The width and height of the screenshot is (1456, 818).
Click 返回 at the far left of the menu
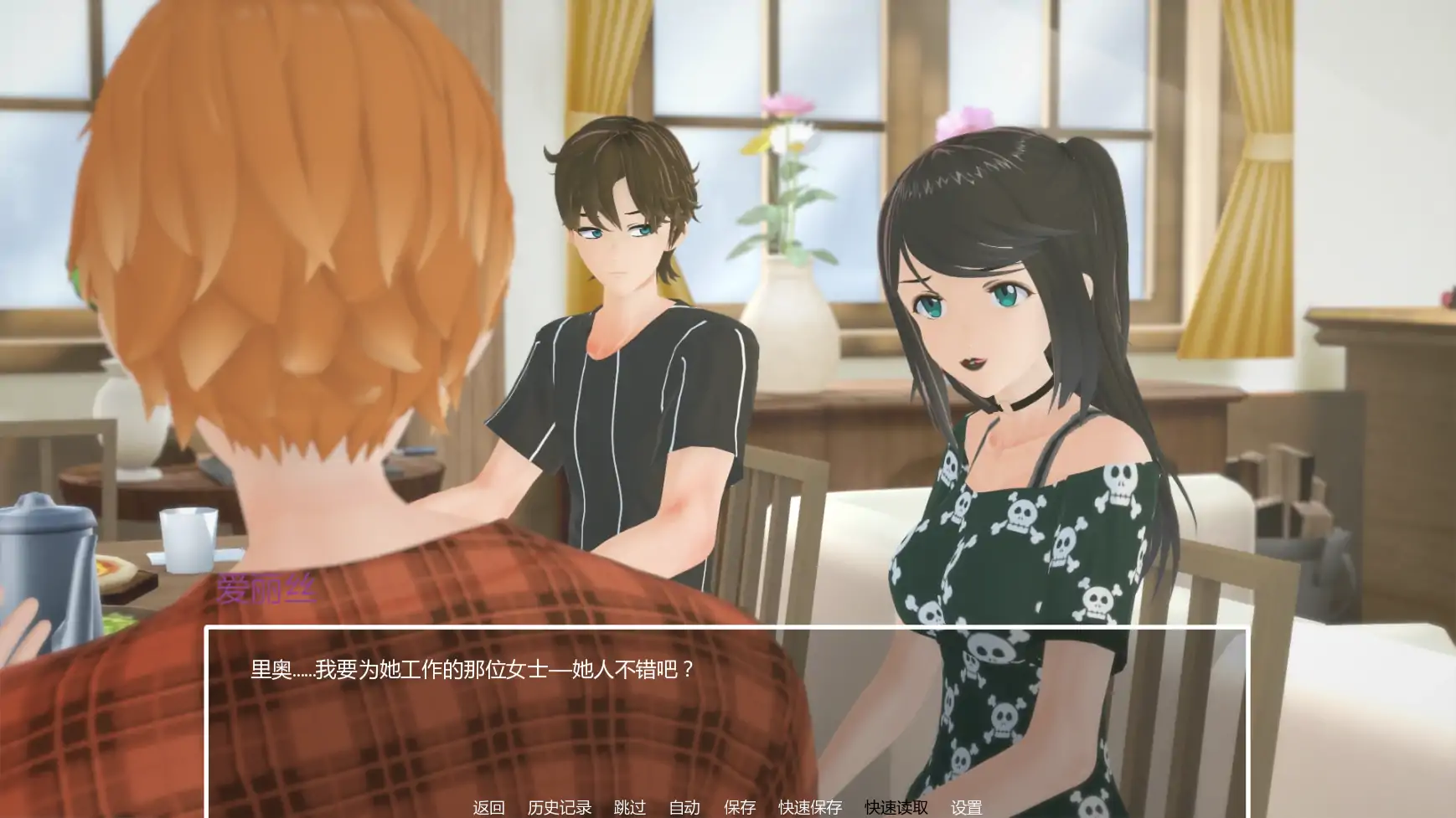coord(490,808)
